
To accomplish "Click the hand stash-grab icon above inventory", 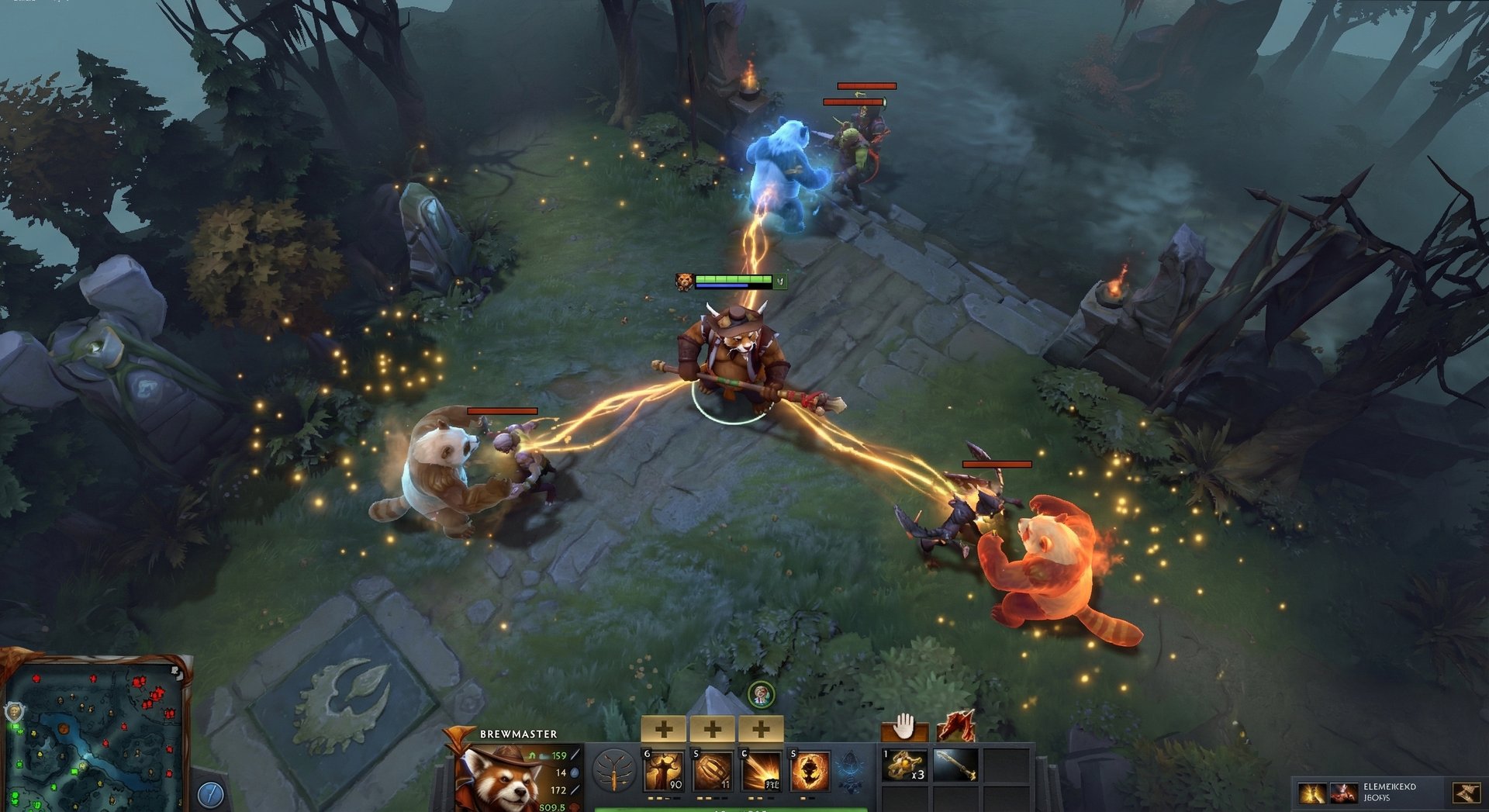I will click(905, 727).
